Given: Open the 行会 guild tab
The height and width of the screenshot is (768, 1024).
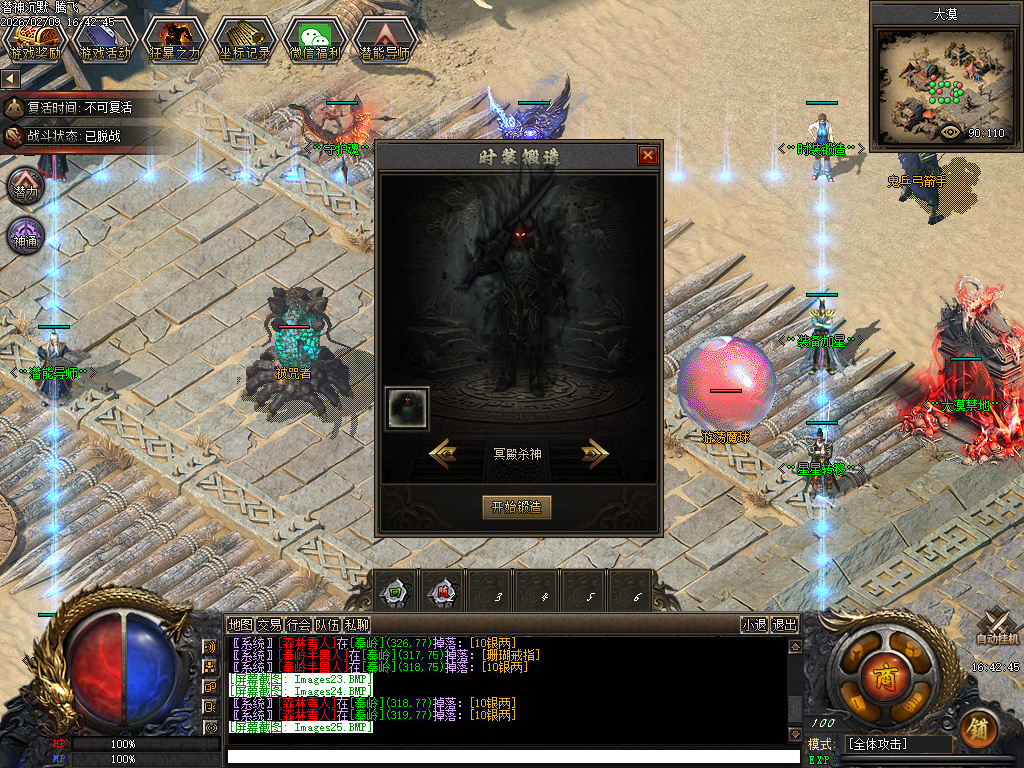Looking at the screenshot, I should [x=298, y=625].
